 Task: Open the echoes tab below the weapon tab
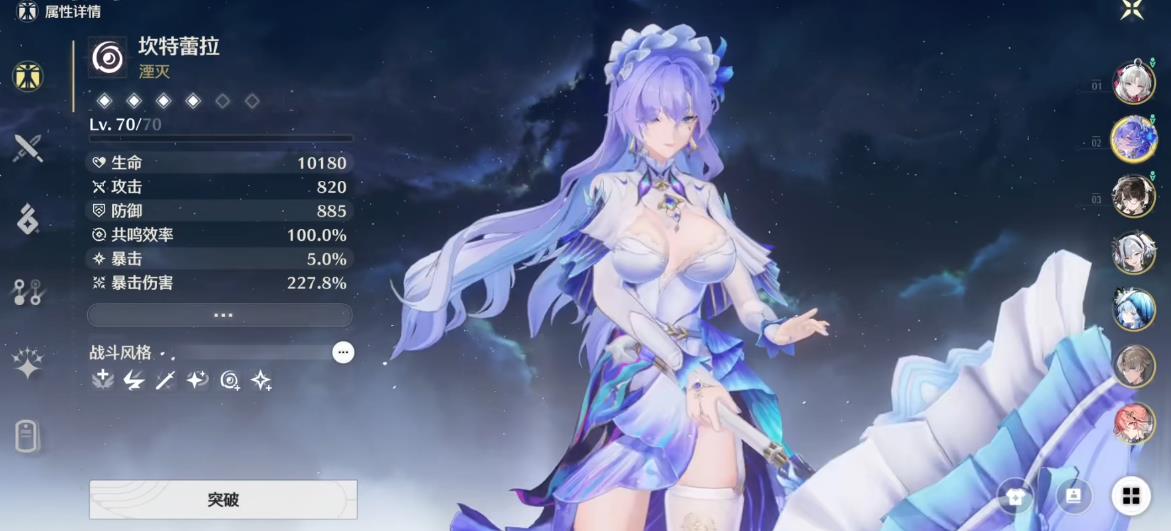(x=28, y=219)
